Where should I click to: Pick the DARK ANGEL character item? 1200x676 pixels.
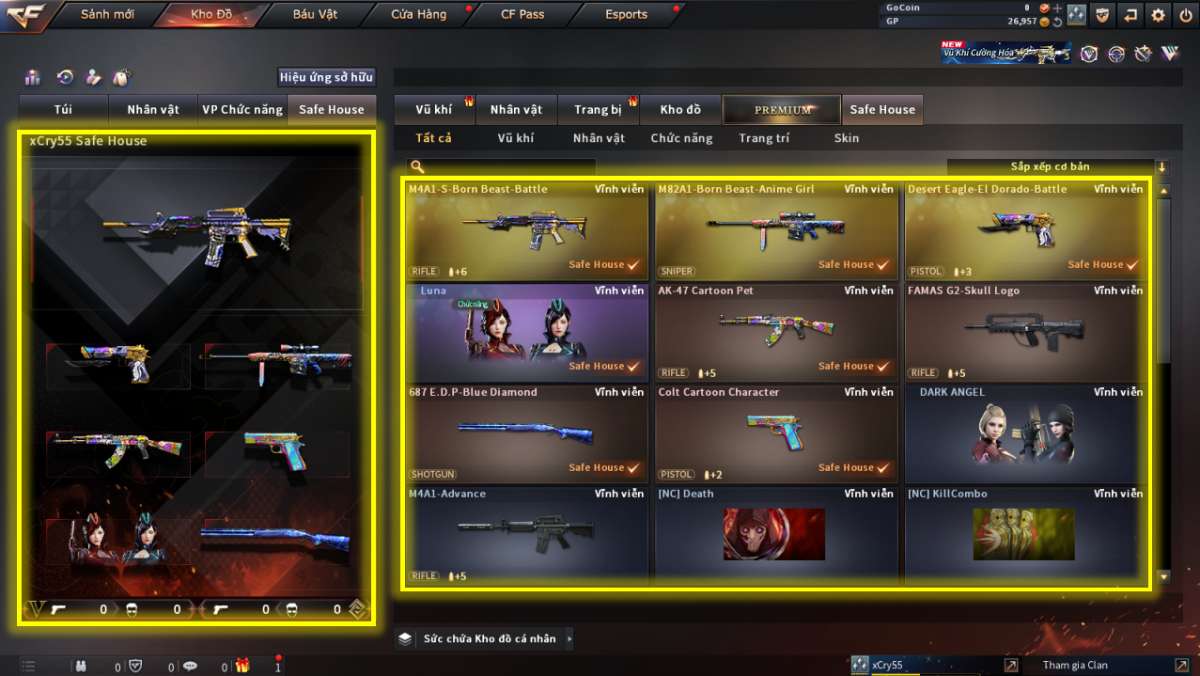tap(1025, 434)
